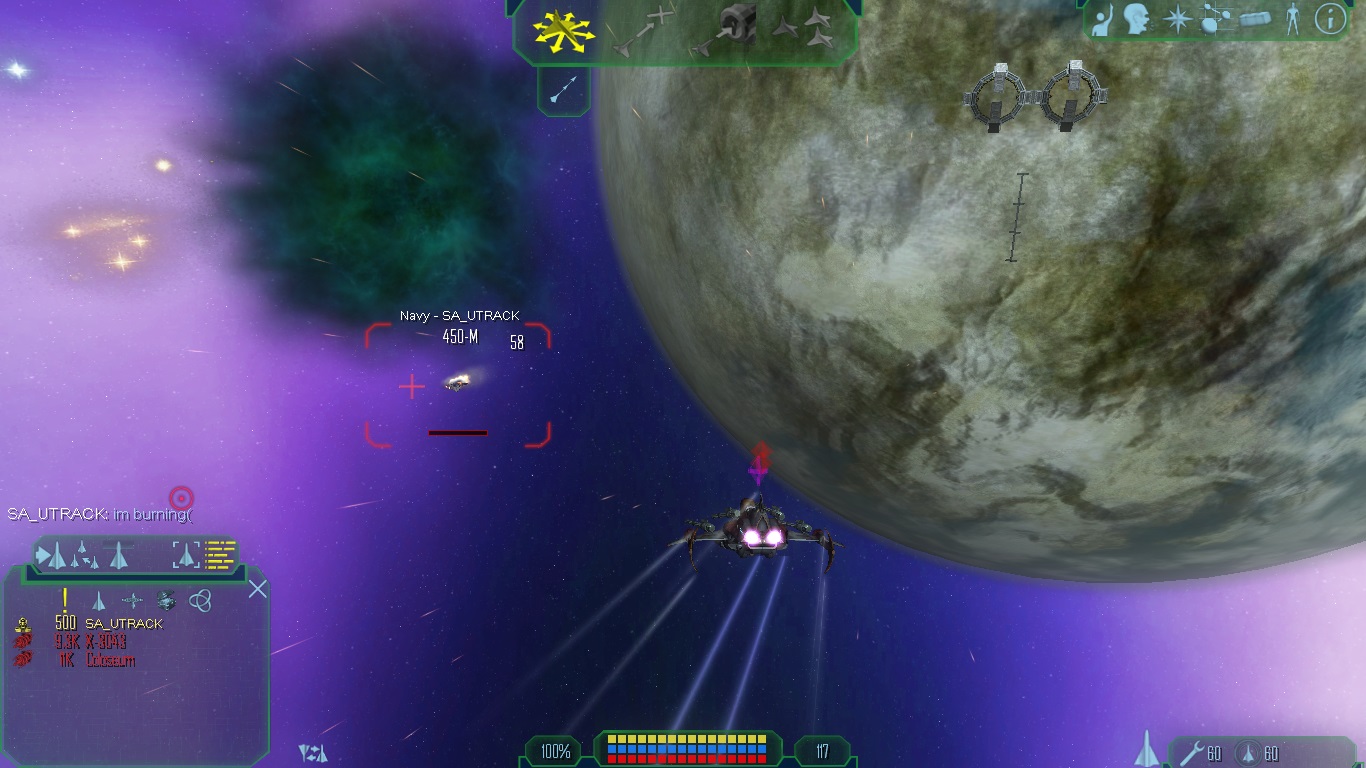
Task: Target X-3043 in the contact list
Action: click(104, 642)
